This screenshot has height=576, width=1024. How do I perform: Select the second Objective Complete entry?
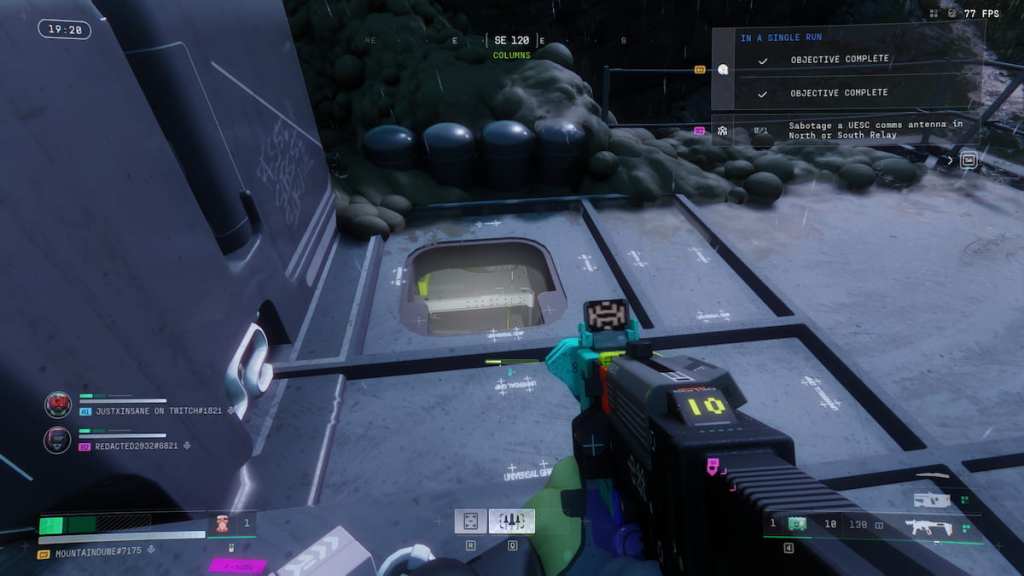839,93
